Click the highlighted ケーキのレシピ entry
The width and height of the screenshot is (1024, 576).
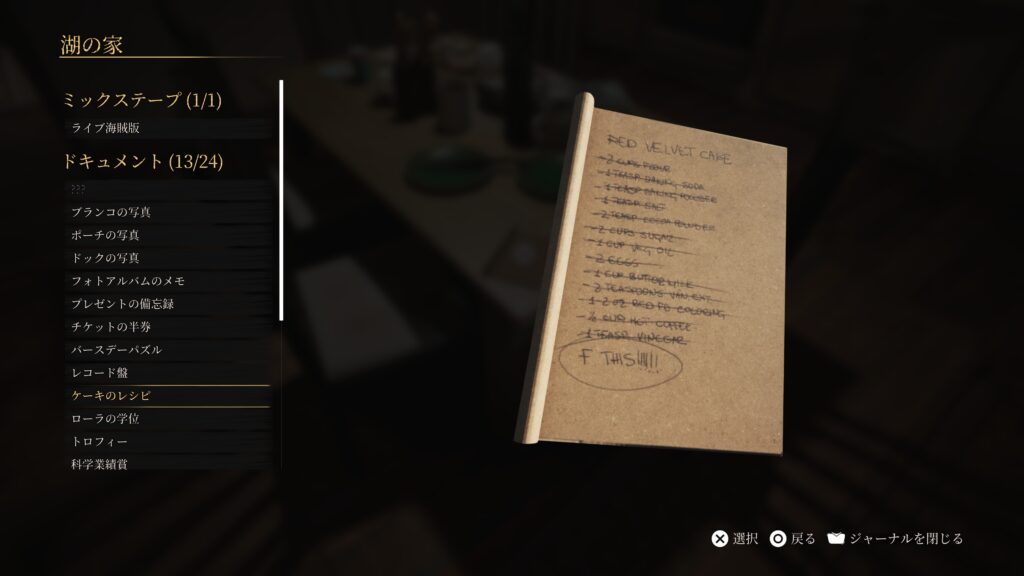pos(111,396)
